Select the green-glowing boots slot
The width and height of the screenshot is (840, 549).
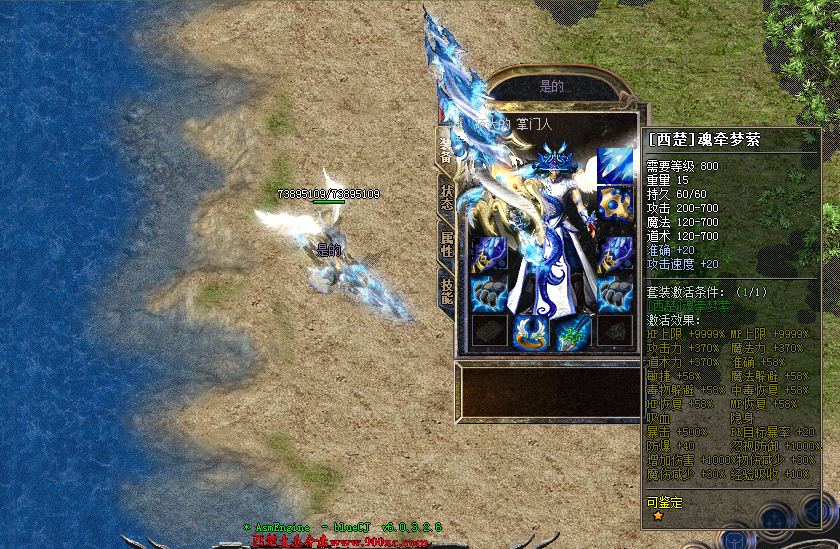point(574,332)
